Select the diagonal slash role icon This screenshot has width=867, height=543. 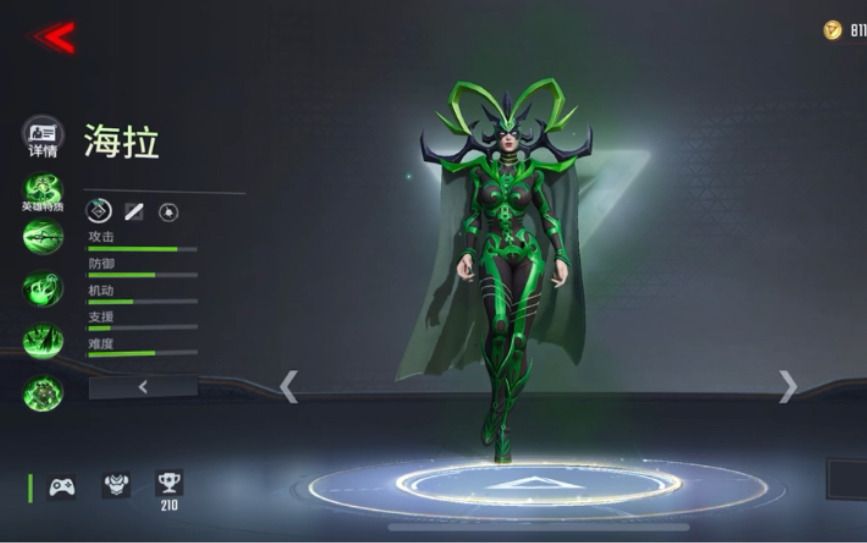pos(134,211)
